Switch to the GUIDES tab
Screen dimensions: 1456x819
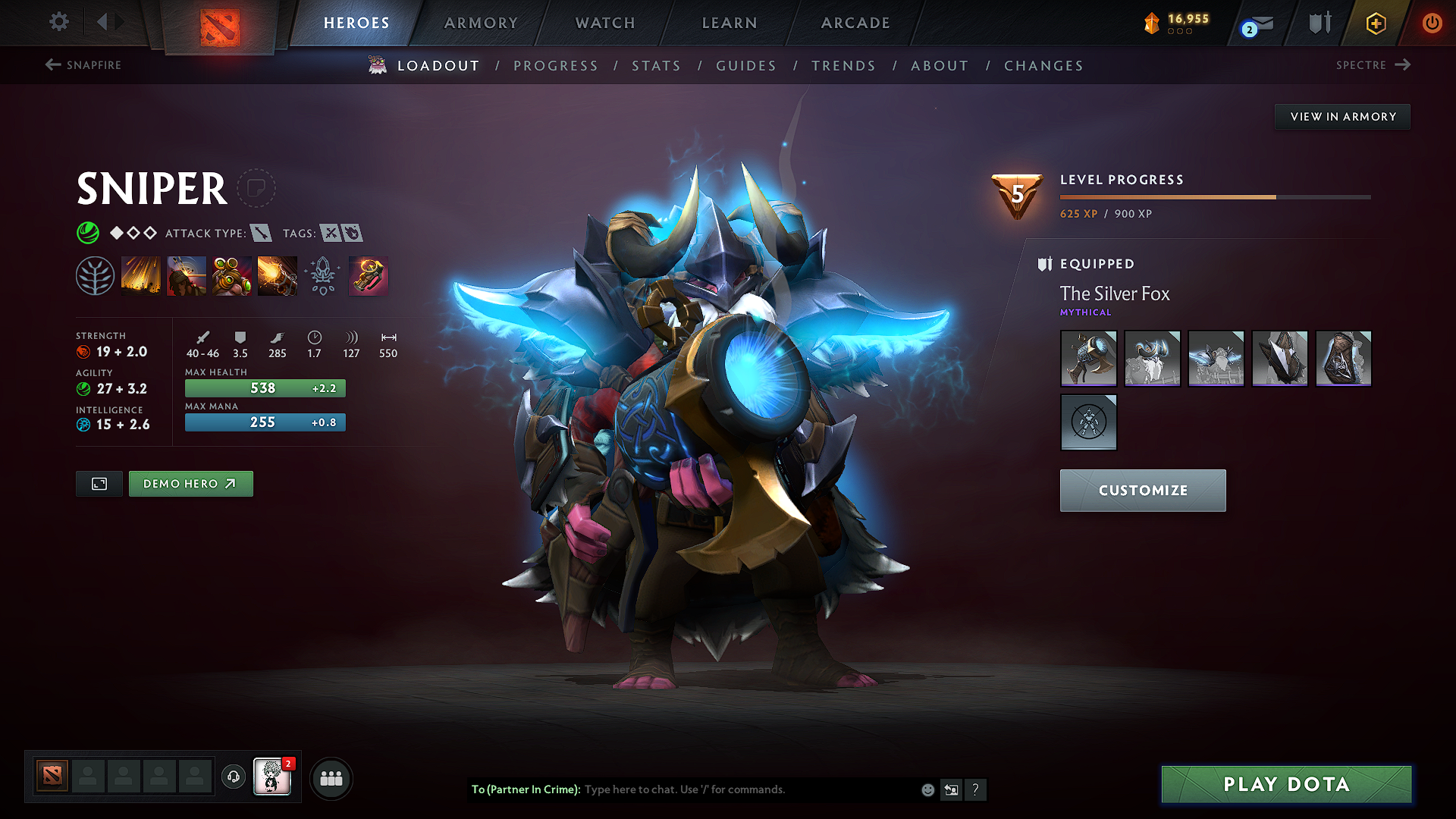[x=745, y=66]
